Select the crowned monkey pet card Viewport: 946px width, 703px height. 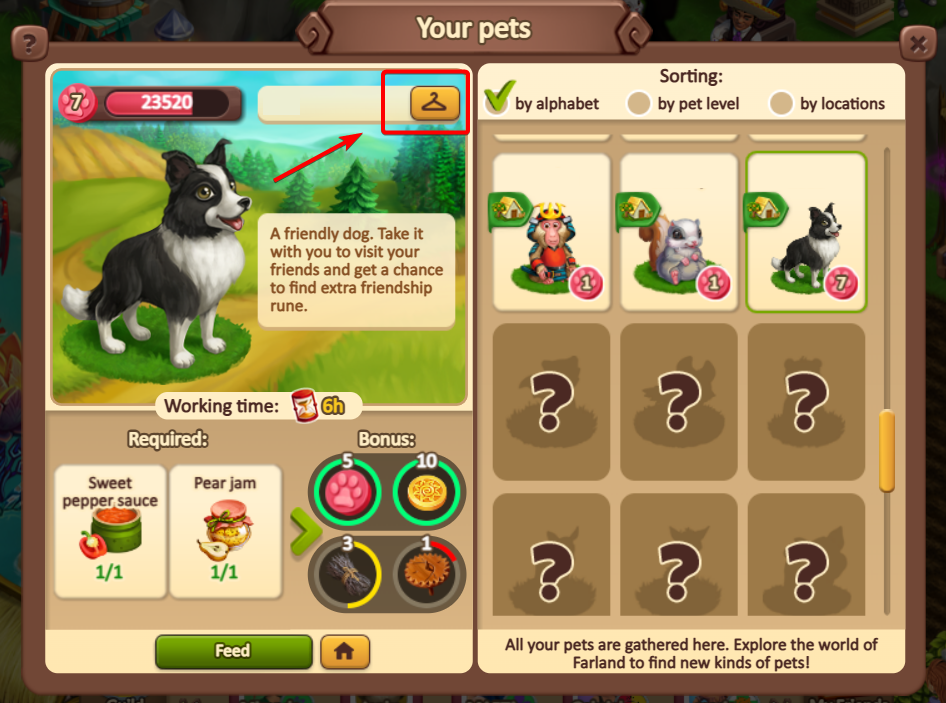coord(552,232)
